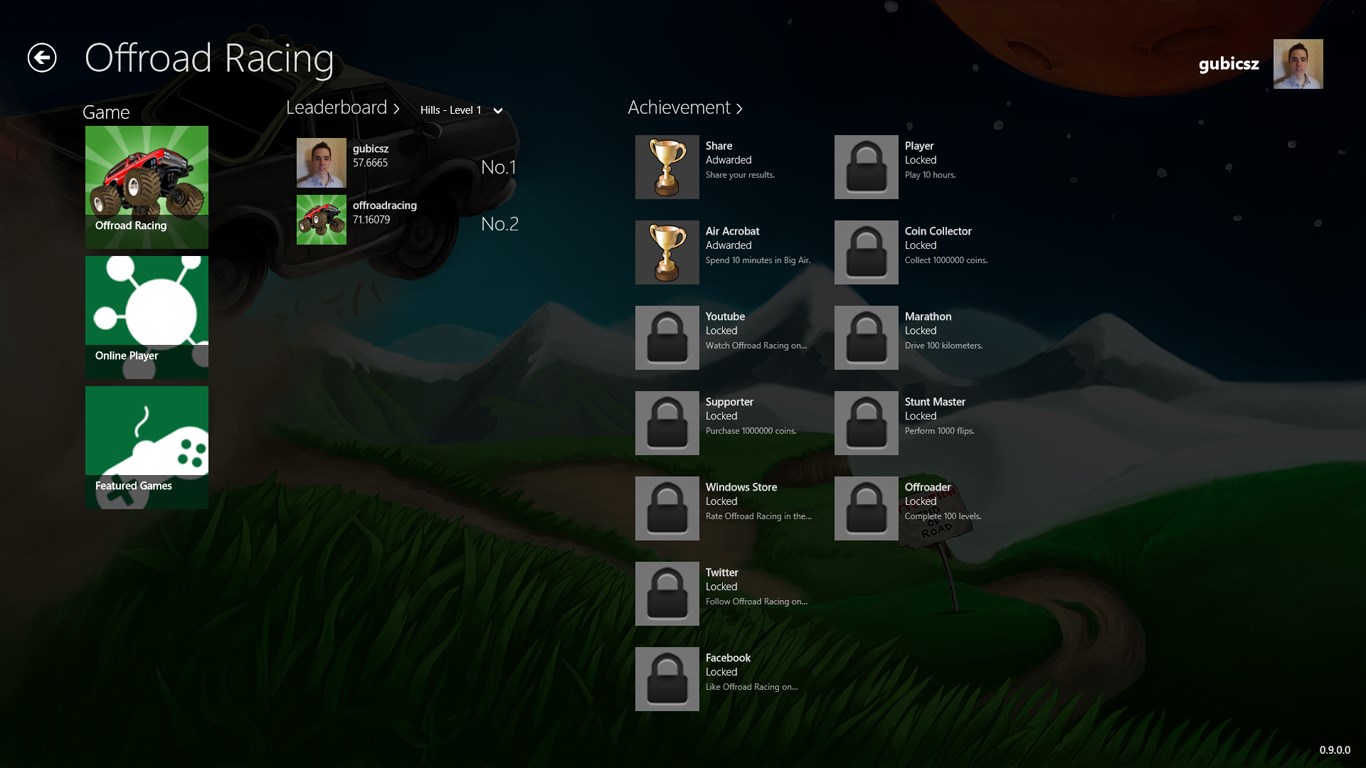Open the Achievement section header

[x=685, y=108]
